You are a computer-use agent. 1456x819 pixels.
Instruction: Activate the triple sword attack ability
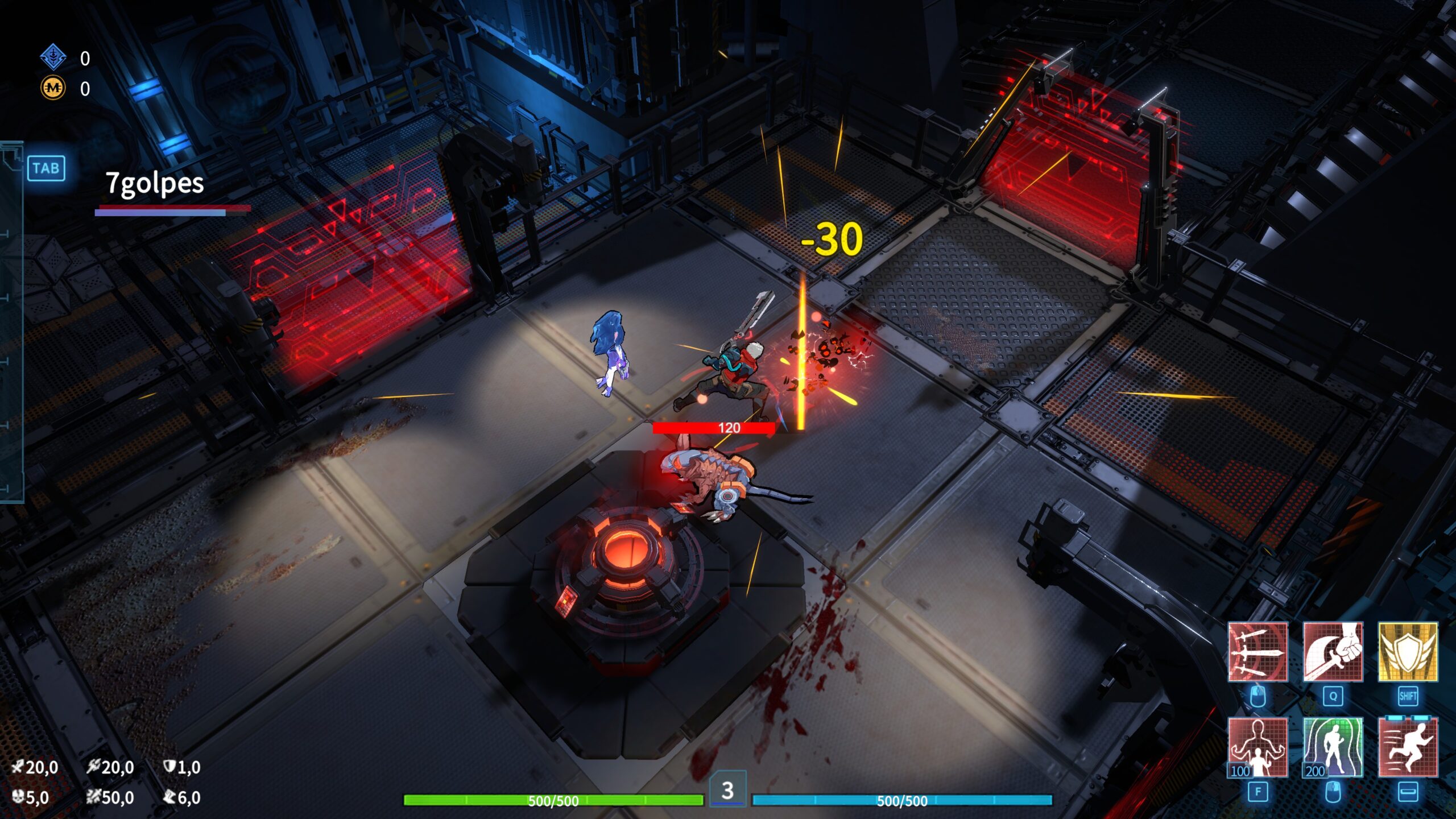pyautogui.click(x=1258, y=651)
